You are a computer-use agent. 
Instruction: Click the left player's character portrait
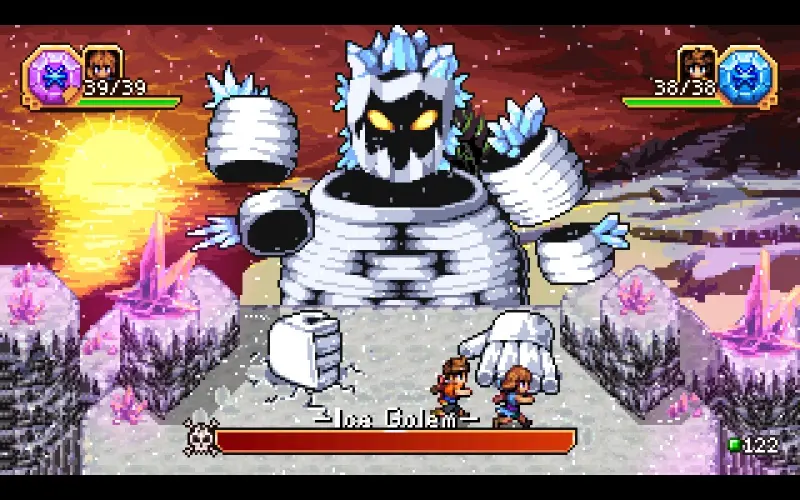(102, 62)
